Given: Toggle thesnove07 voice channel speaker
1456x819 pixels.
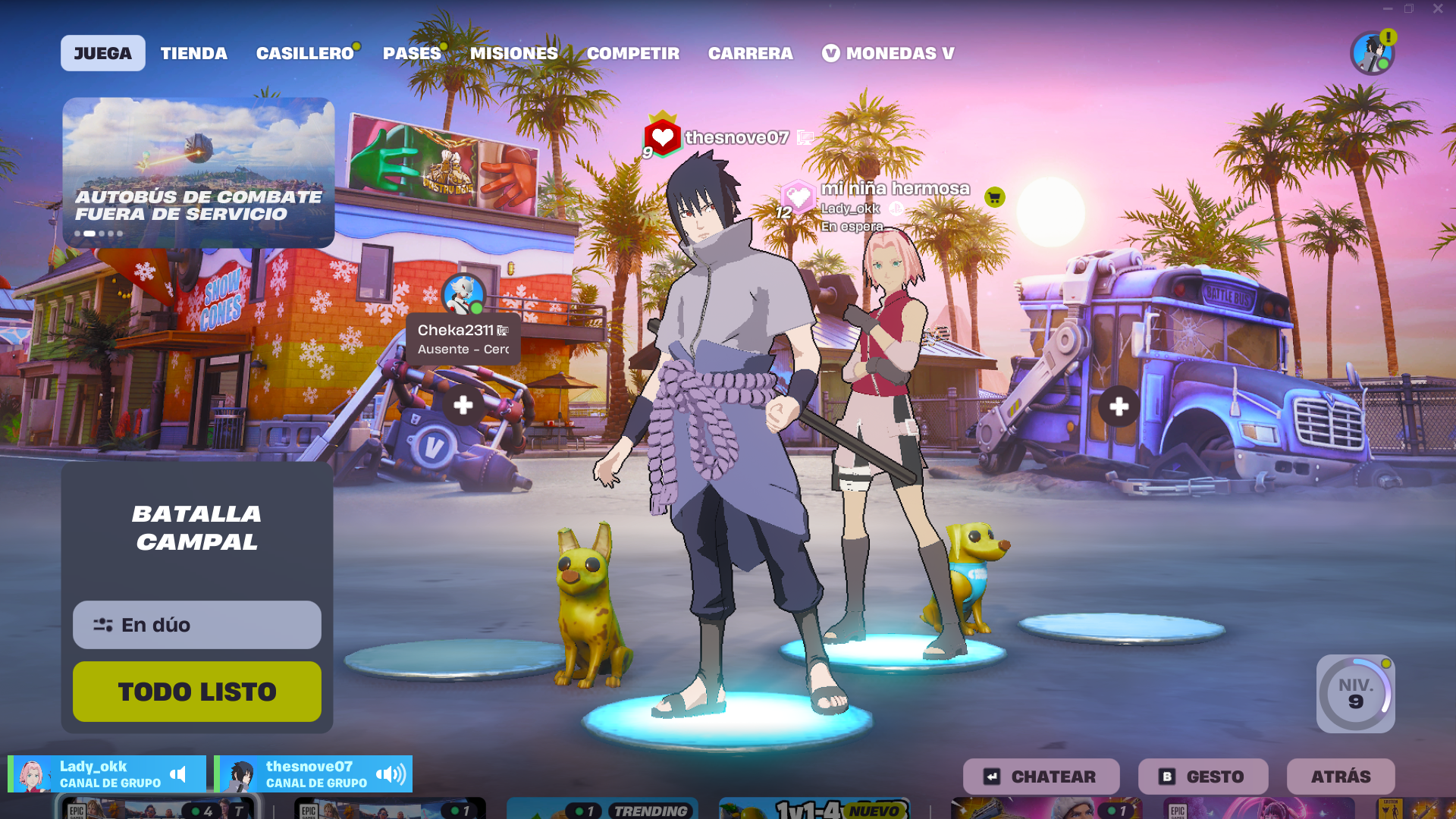Looking at the screenshot, I should tap(391, 774).
